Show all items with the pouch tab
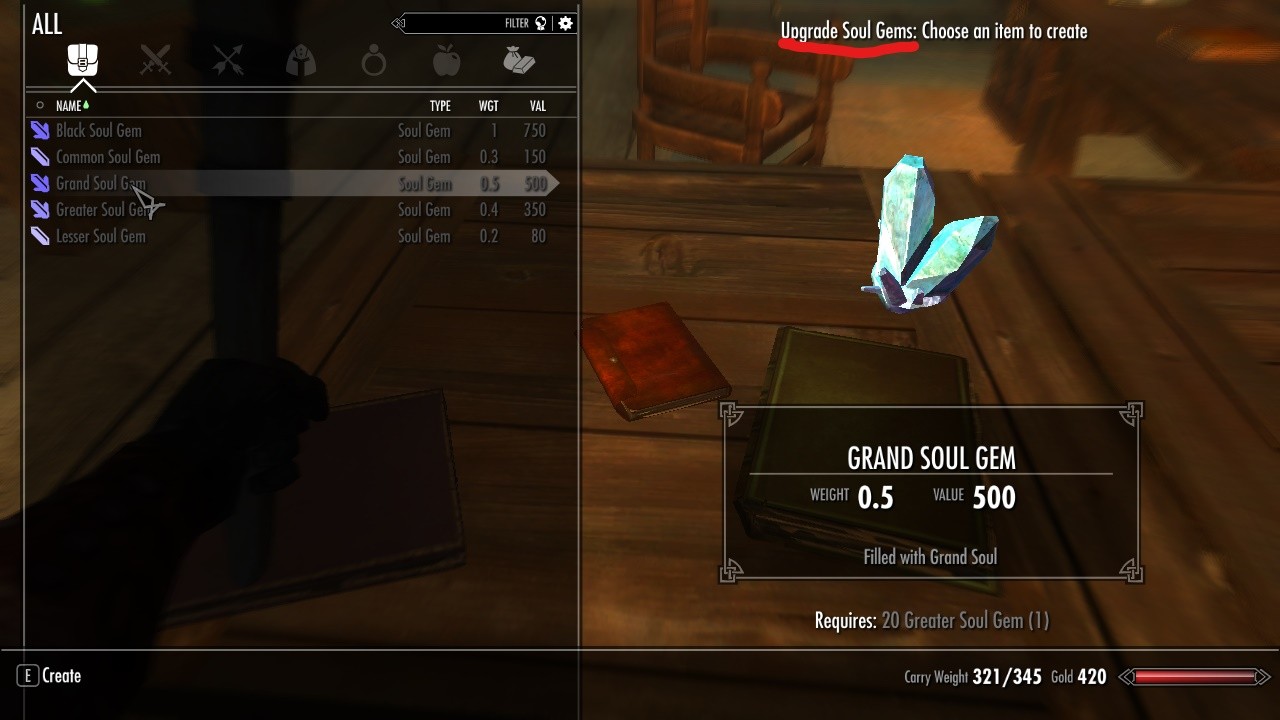 tap(82, 61)
